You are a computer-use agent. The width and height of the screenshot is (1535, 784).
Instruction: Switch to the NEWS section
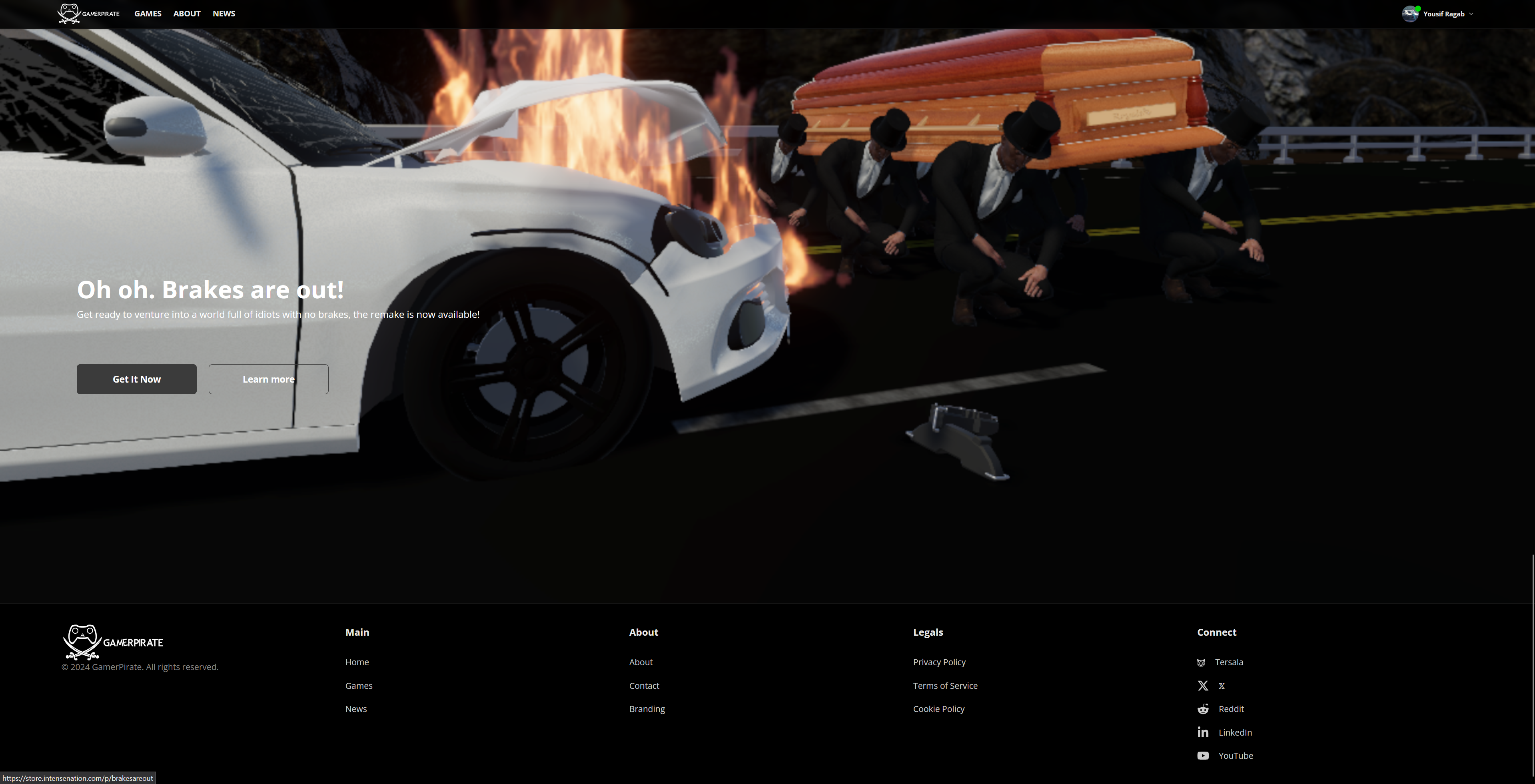224,13
